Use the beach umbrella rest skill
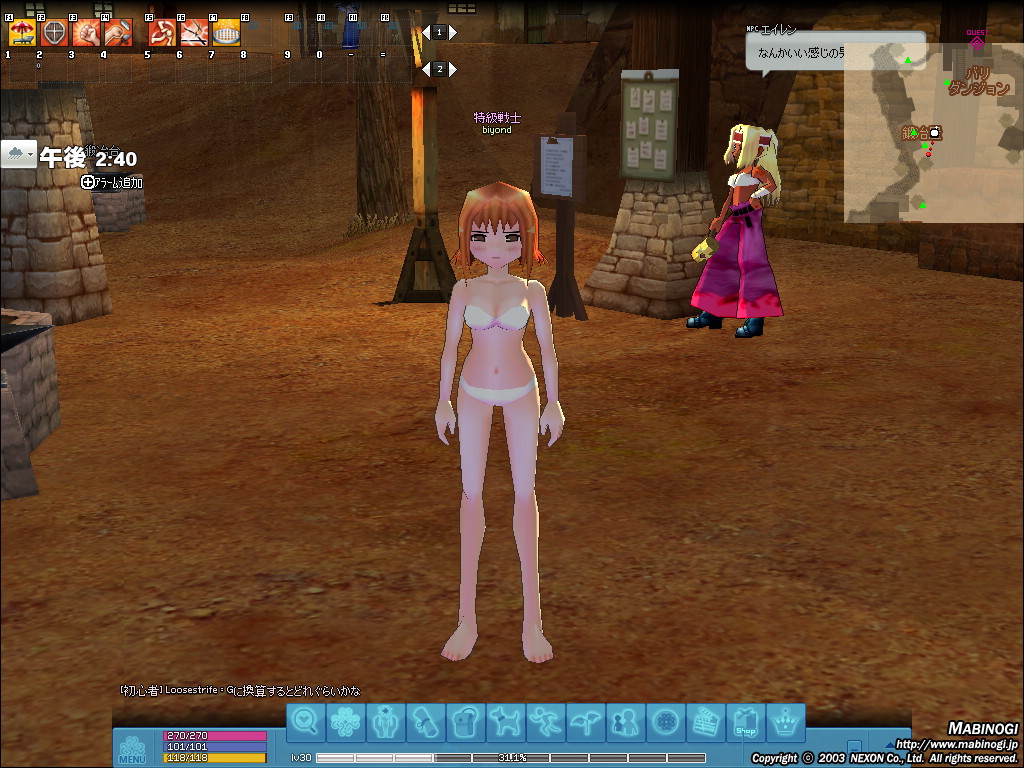Image resolution: width=1024 pixels, height=768 pixels. click(22, 33)
